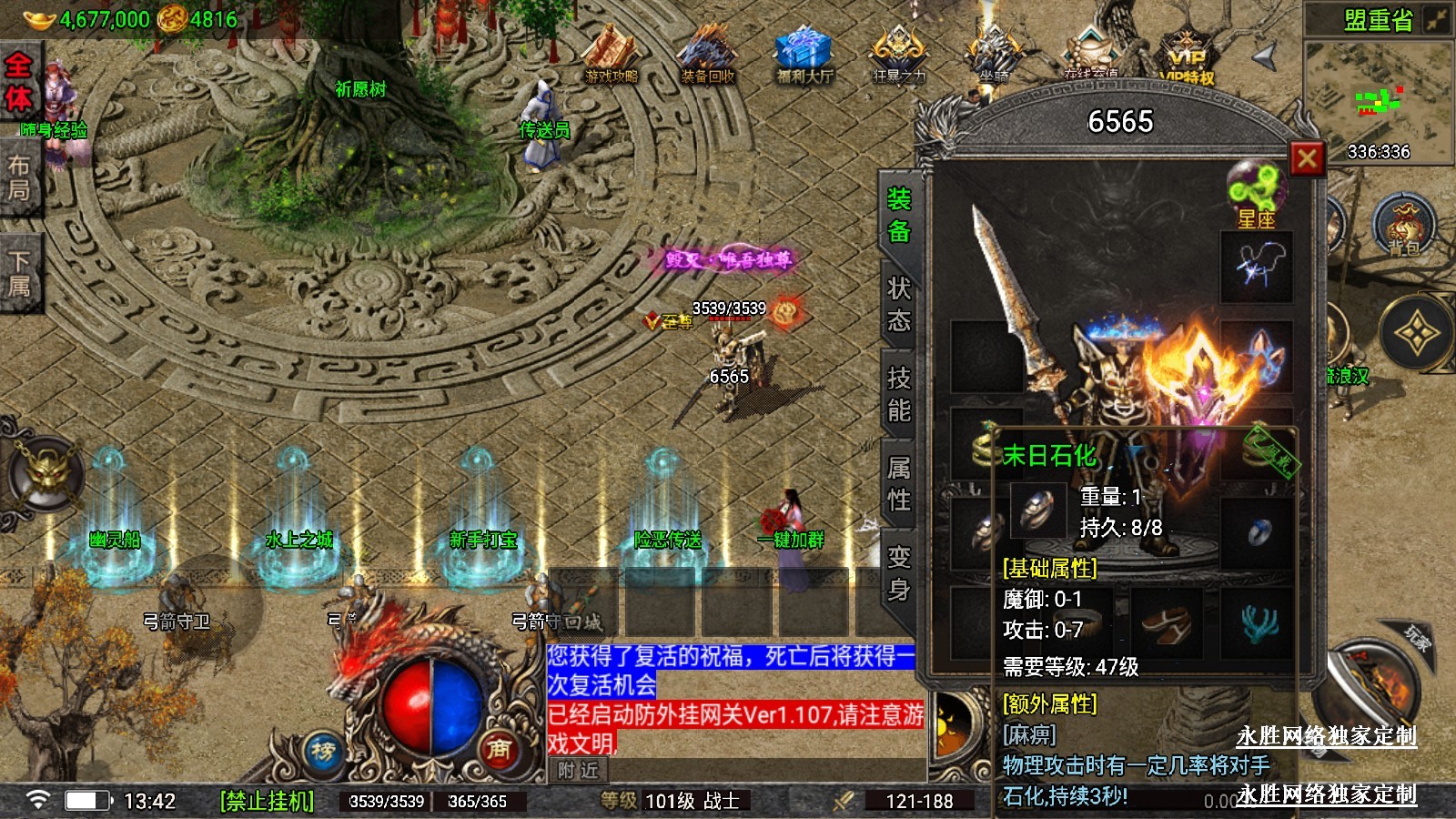Switch chat channel to 全体

coord(18,82)
